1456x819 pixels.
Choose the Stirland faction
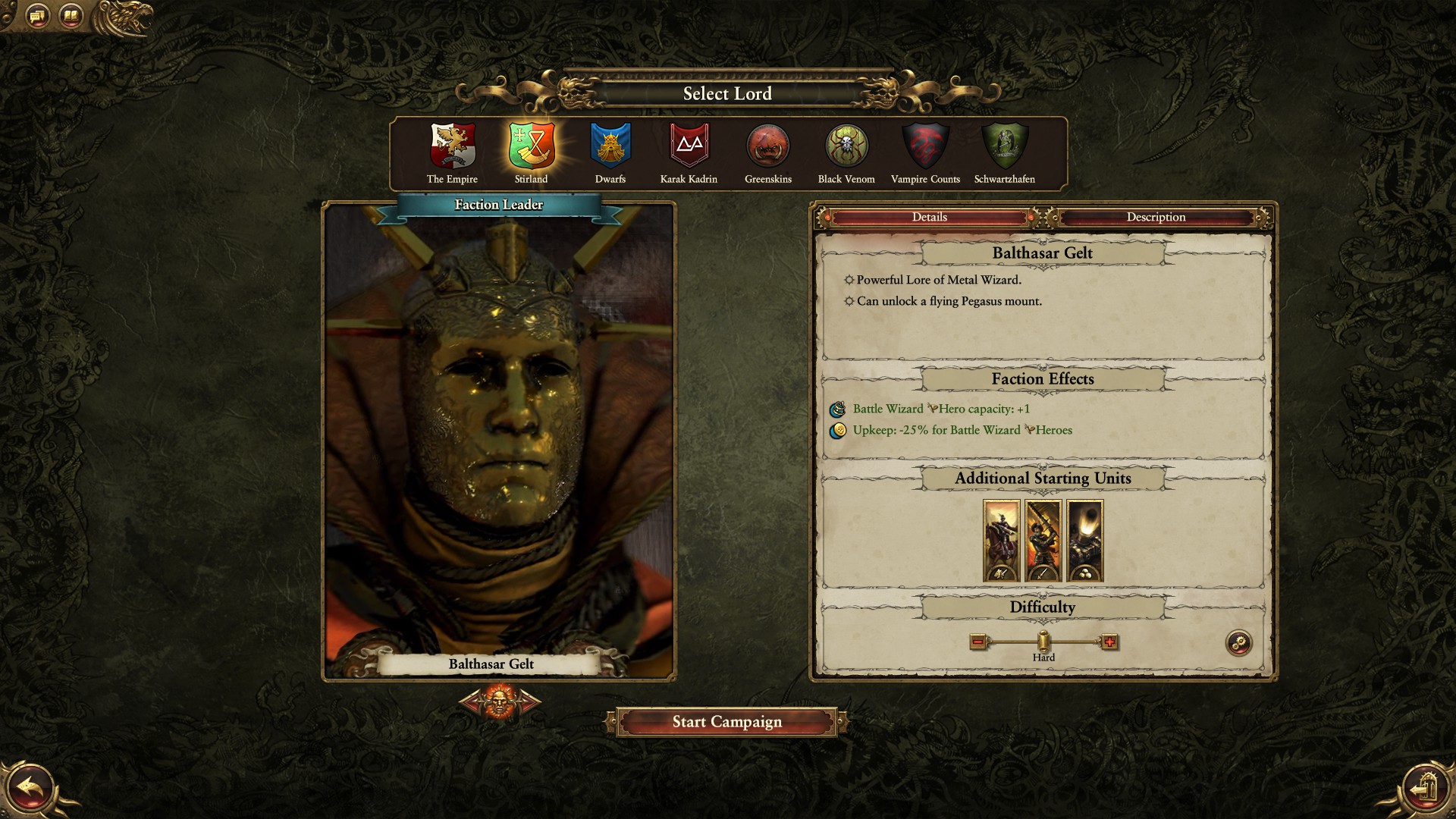[532, 146]
